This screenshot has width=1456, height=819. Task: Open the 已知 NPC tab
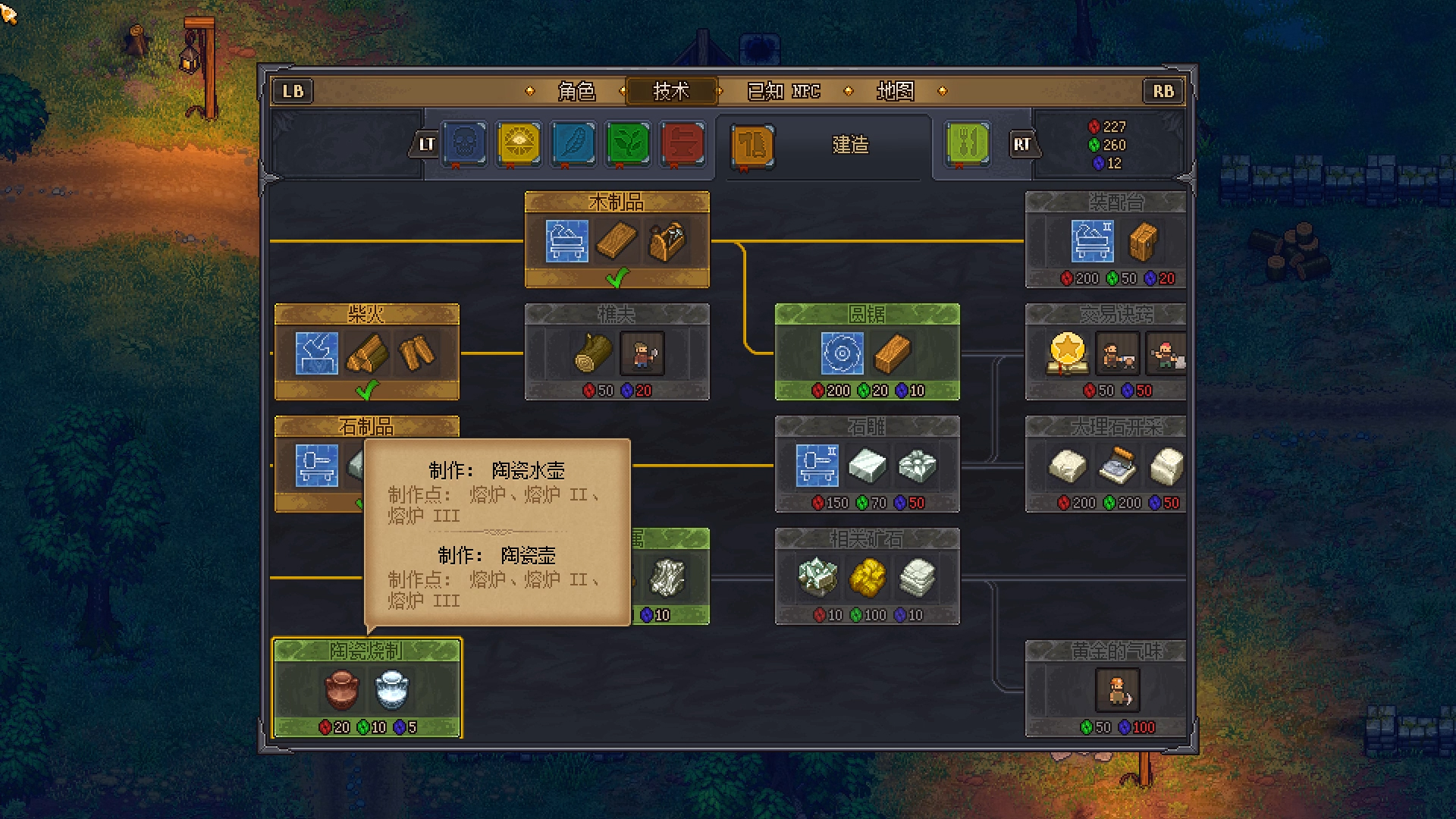click(x=783, y=91)
